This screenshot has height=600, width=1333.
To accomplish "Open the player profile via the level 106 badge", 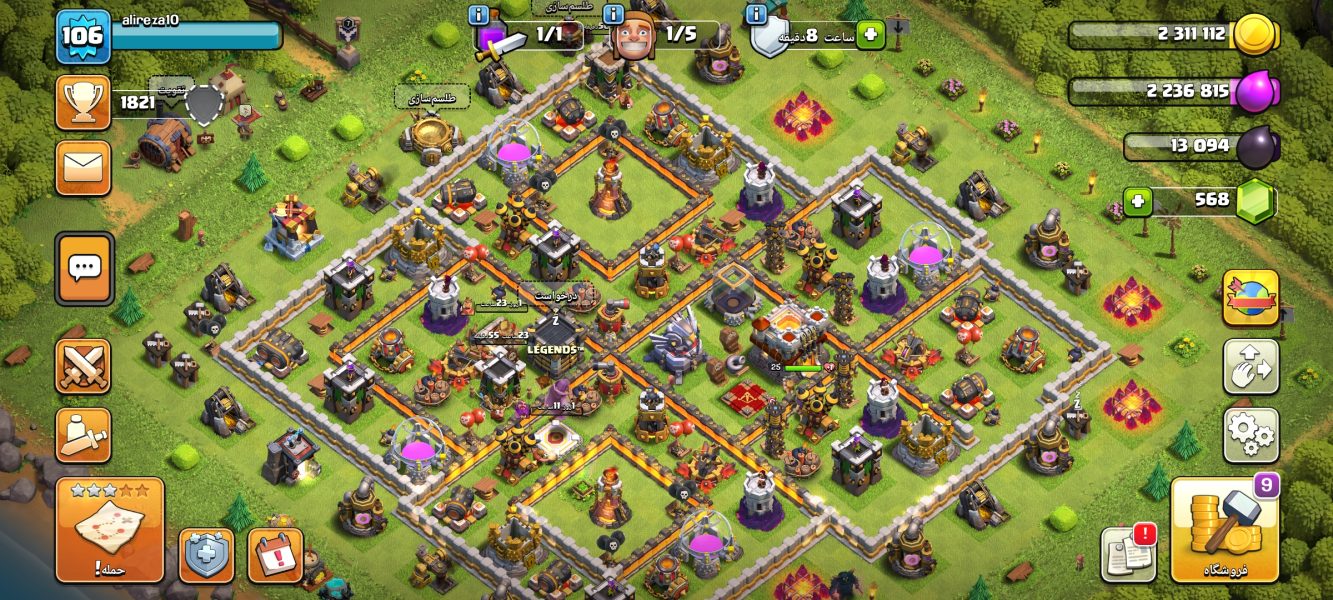I will point(82,36).
